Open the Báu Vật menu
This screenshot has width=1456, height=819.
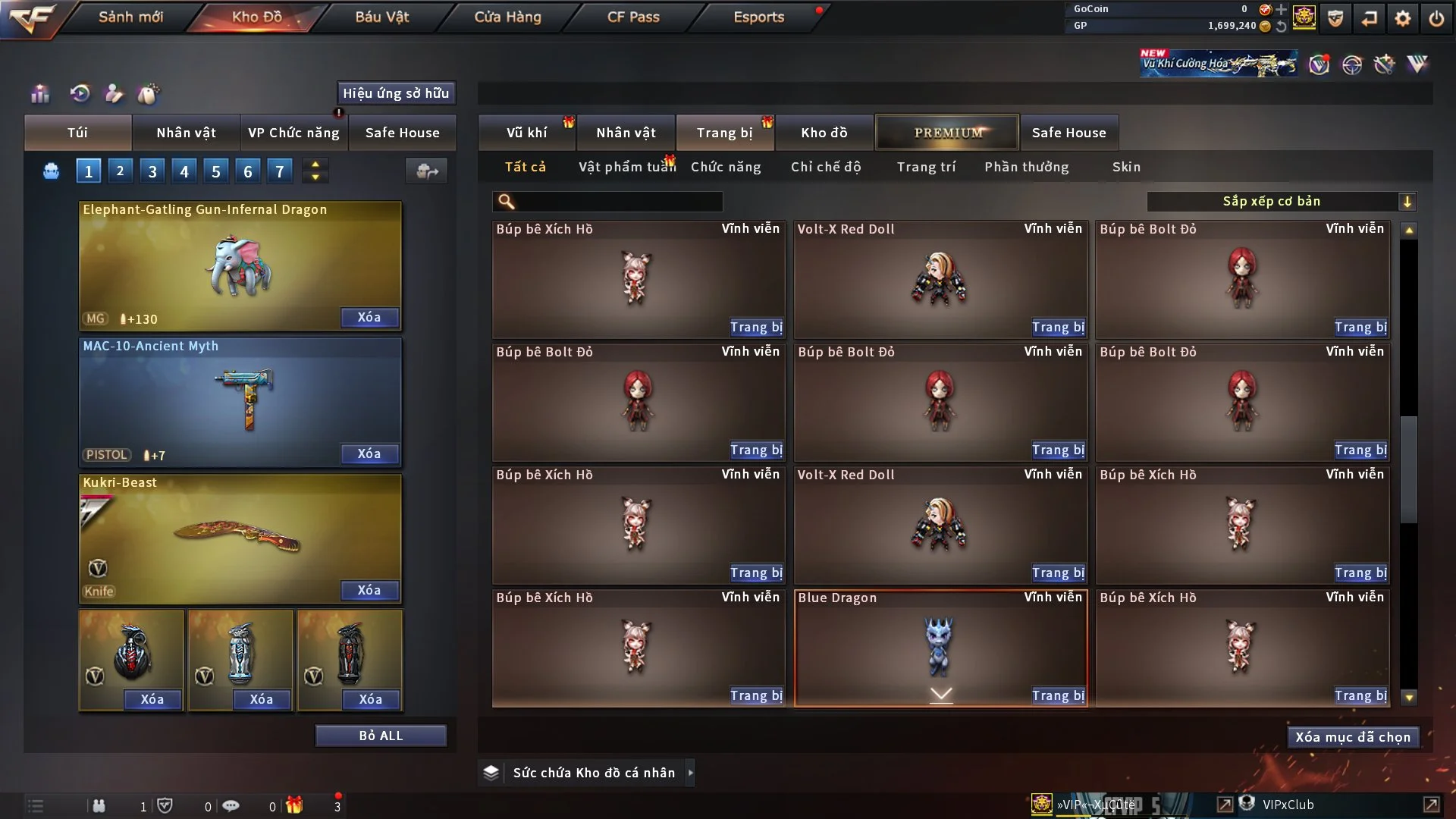click(x=381, y=17)
